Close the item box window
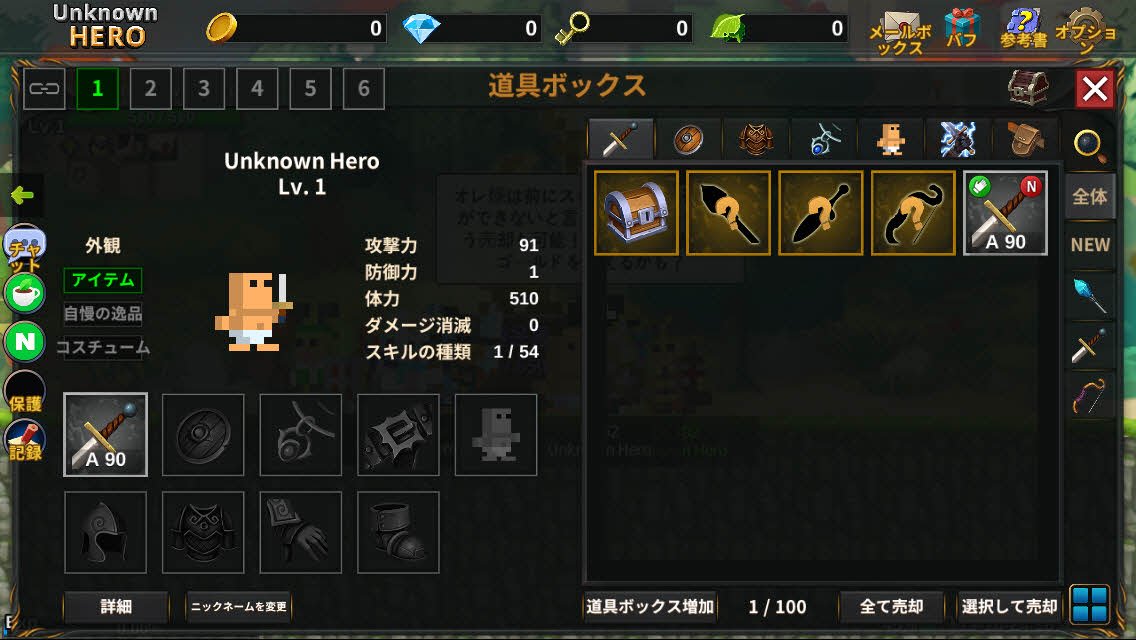This screenshot has width=1136, height=640. coord(1095,90)
